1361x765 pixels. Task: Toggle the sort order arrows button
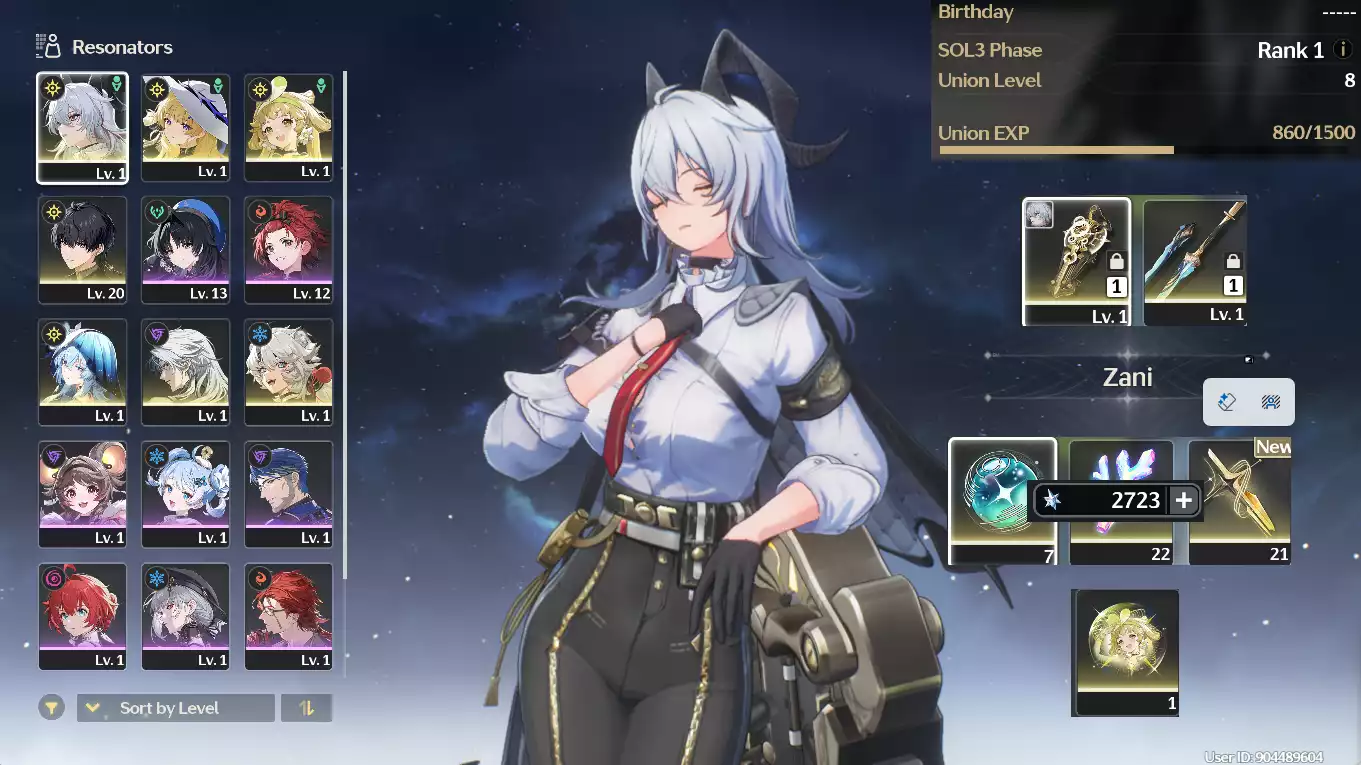tap(307, 708)
